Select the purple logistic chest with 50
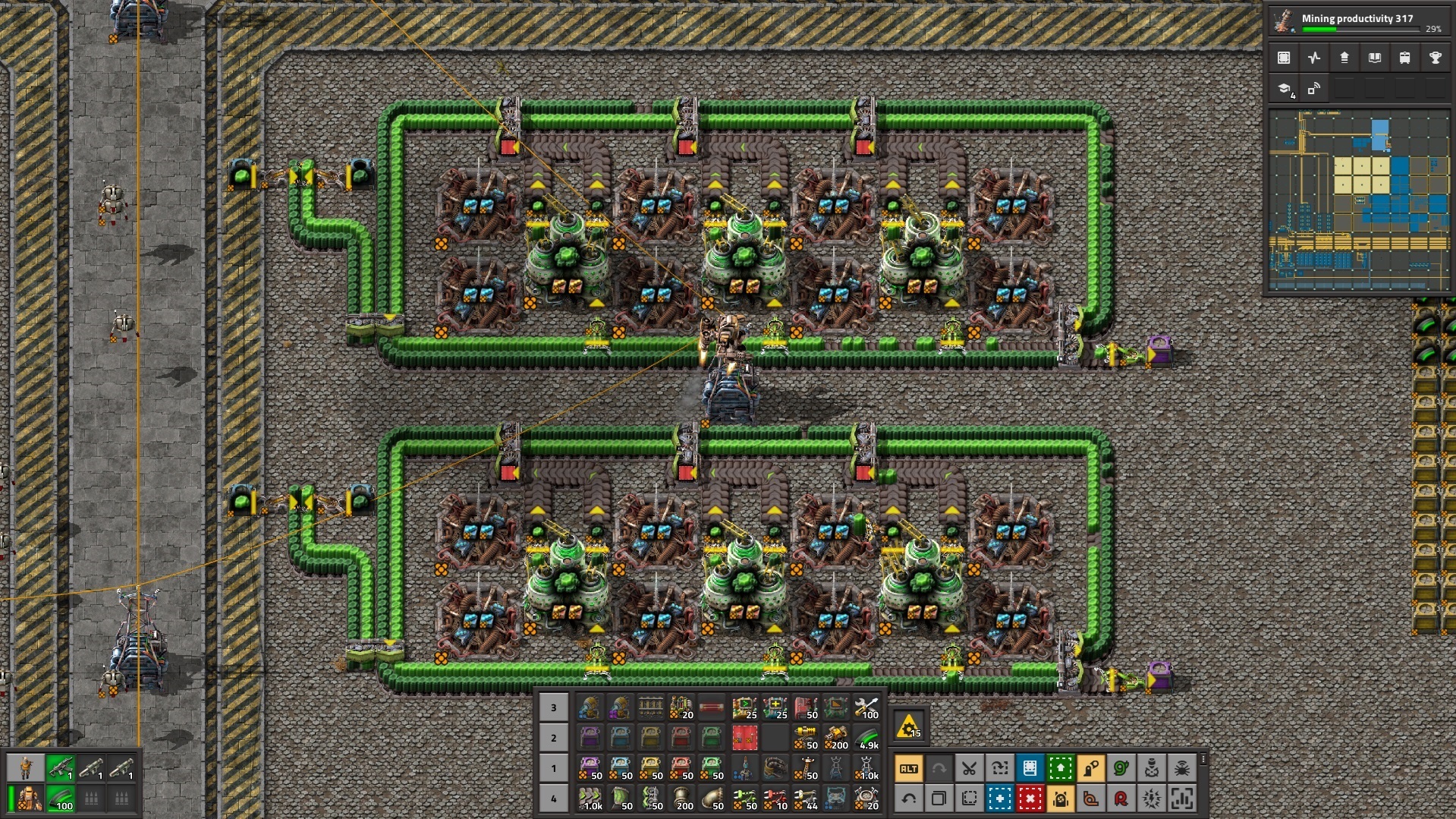Viewport: 1456px width, 819px height. (x=590, y=768)
